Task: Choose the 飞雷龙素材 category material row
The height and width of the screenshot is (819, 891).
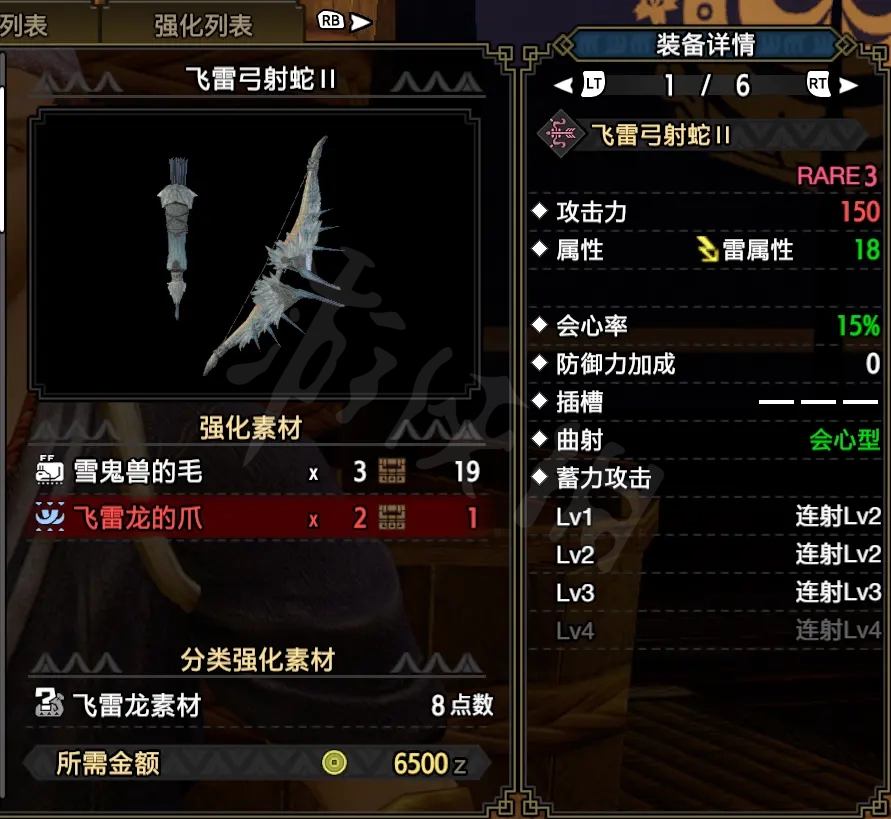Action: point(262,705)
